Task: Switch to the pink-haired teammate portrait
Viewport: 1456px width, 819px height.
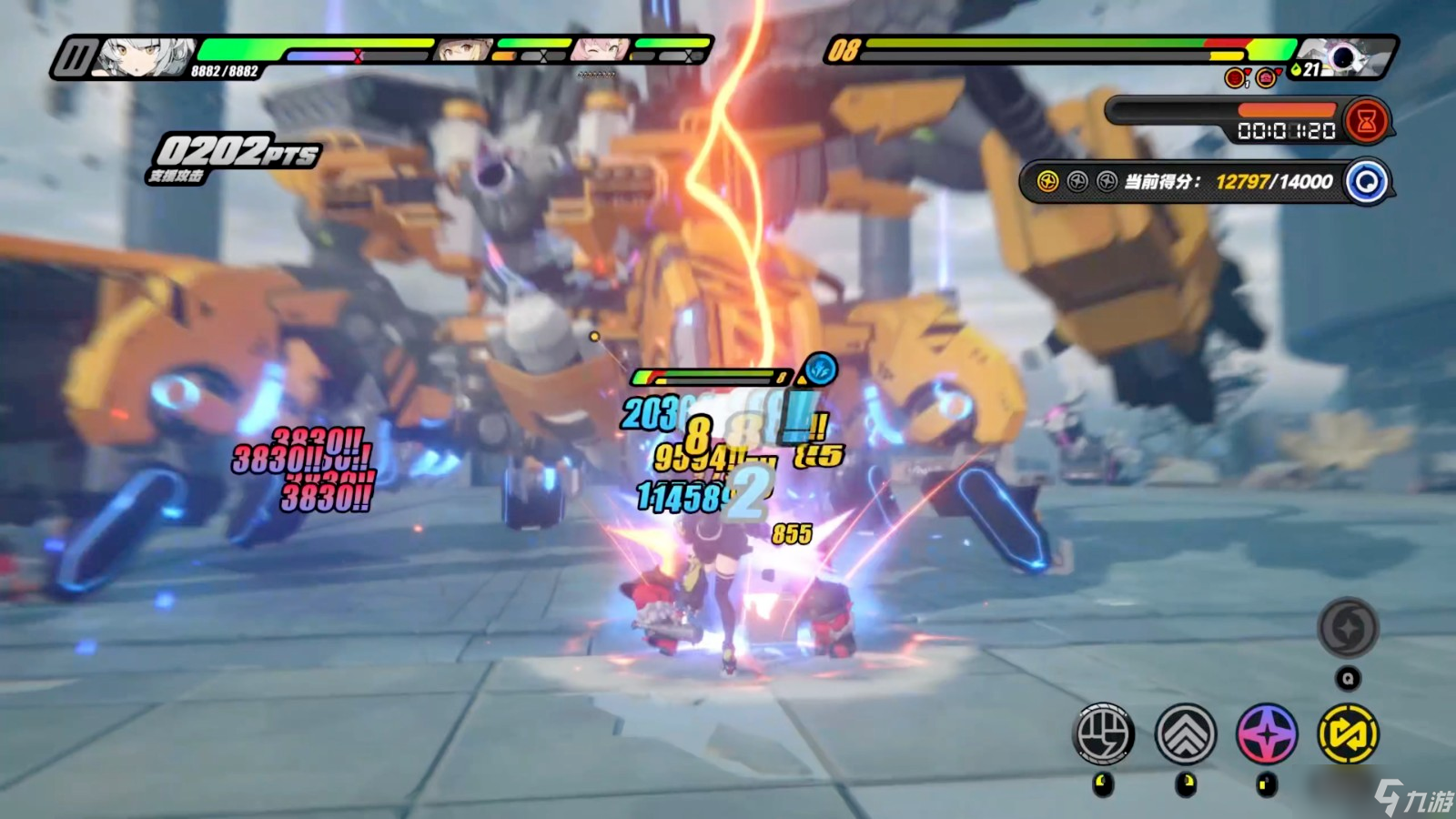Action: click(600, 51)
